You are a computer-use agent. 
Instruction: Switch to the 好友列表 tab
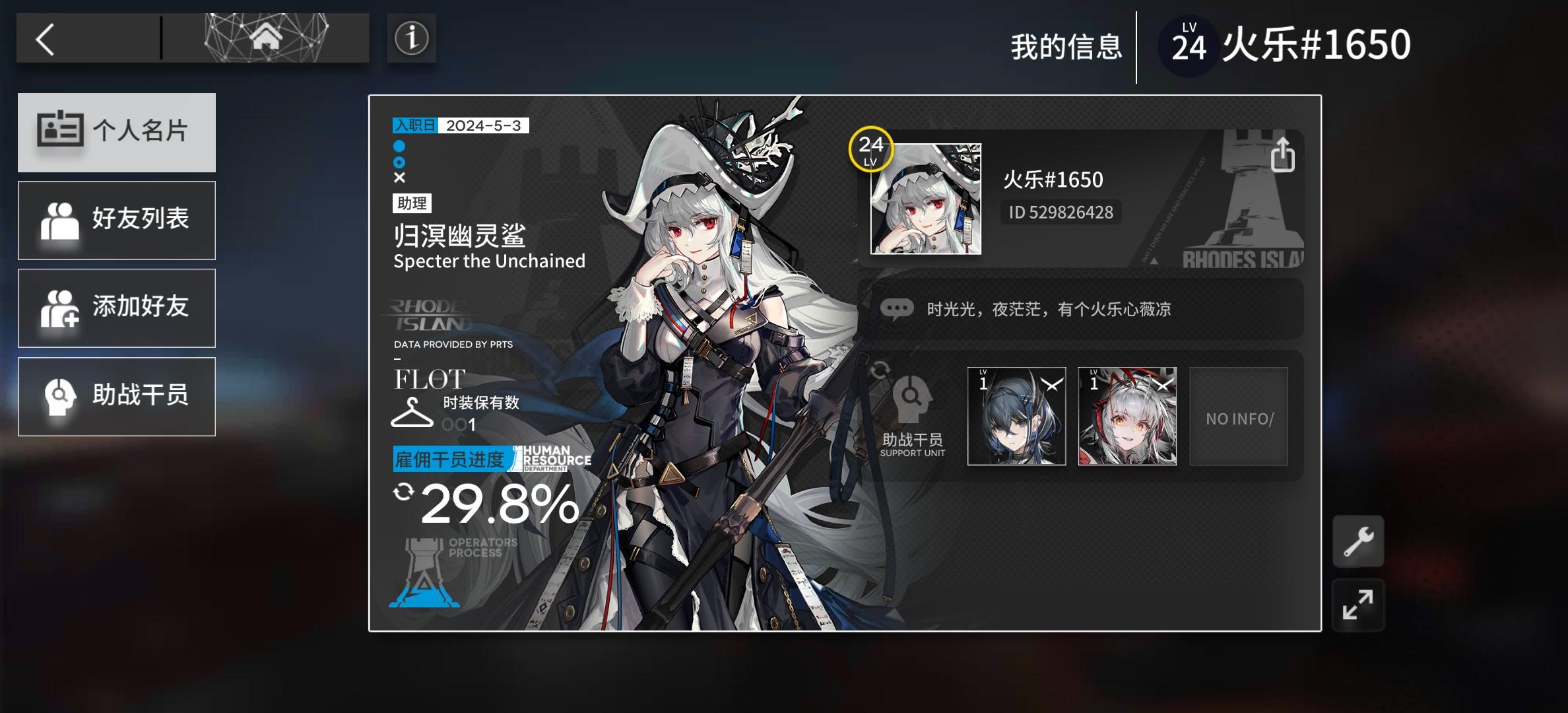pos(117,220)
